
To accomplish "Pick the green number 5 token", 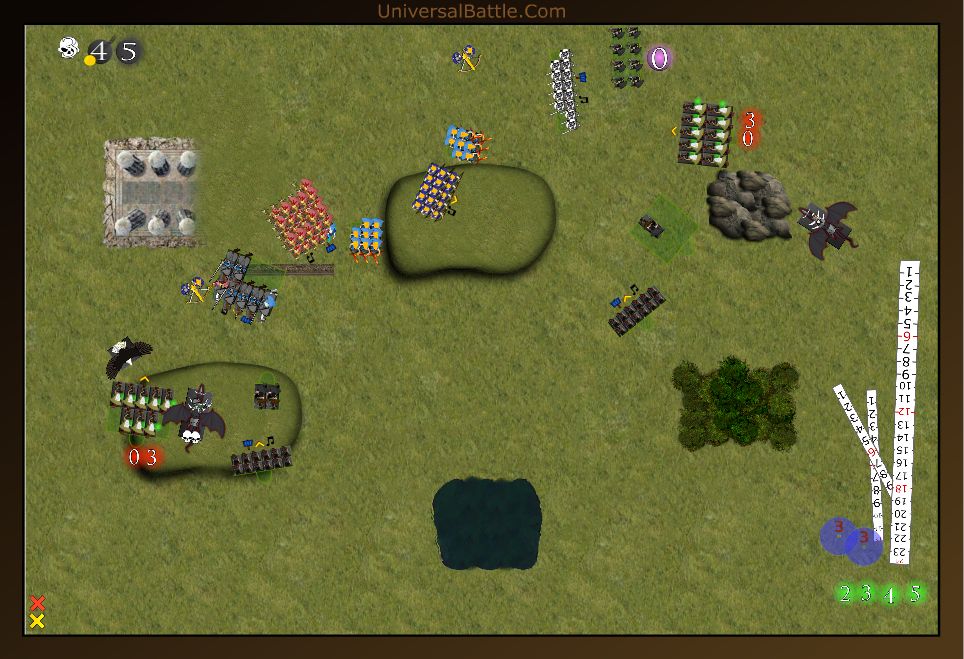I will click(914, 593).
